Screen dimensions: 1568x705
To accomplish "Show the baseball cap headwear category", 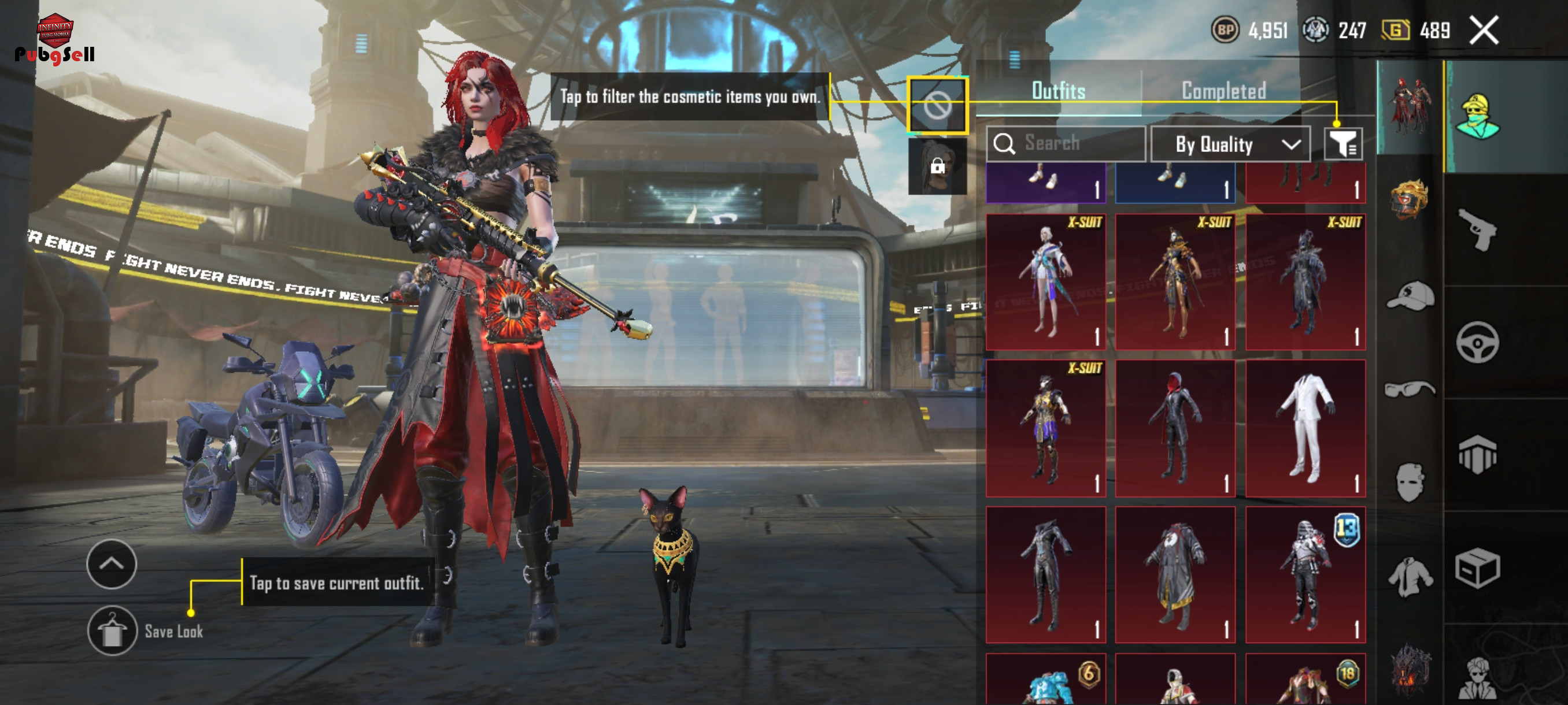I will pyautogui.click(x=1409, y=296).
